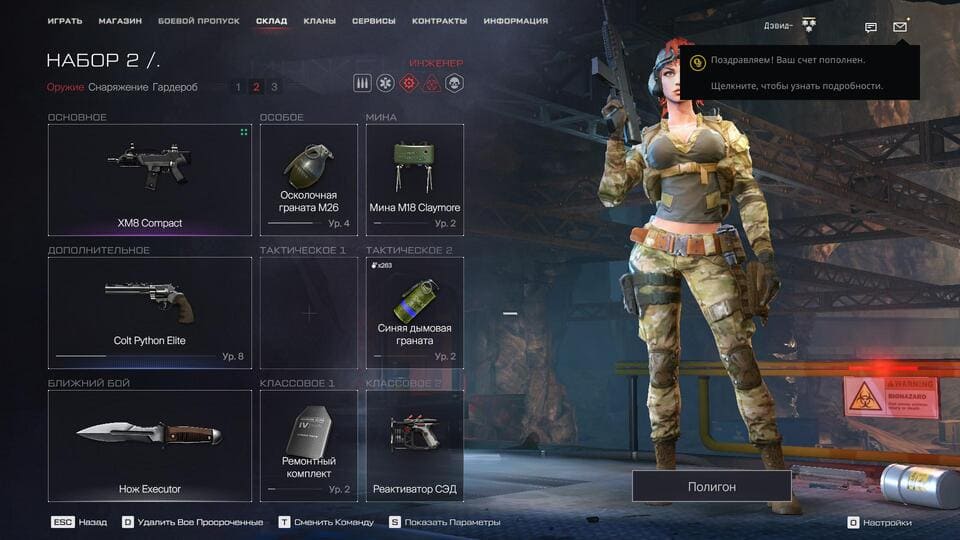Switch to the Снаряжение category
960x540 pixels.
click(118, 87)
